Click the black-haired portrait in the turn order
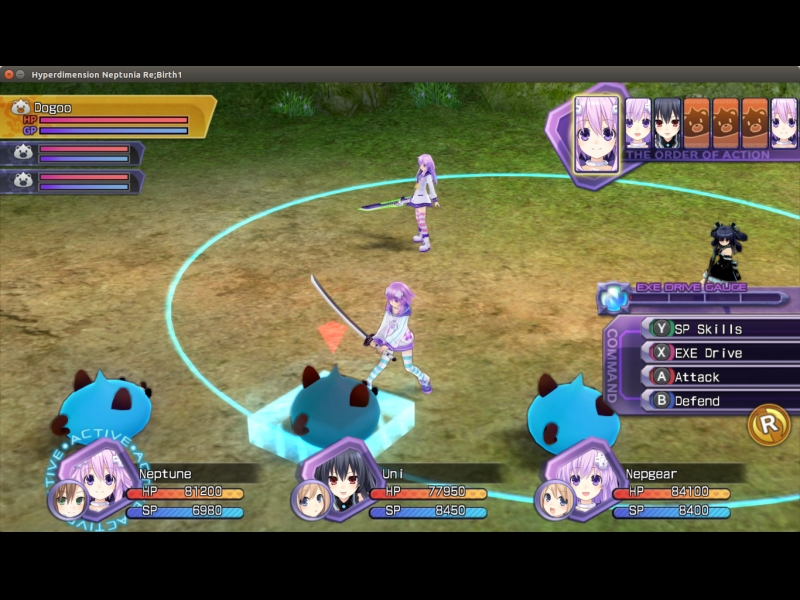The image size is (800, 600). click(x=667, y=123)
